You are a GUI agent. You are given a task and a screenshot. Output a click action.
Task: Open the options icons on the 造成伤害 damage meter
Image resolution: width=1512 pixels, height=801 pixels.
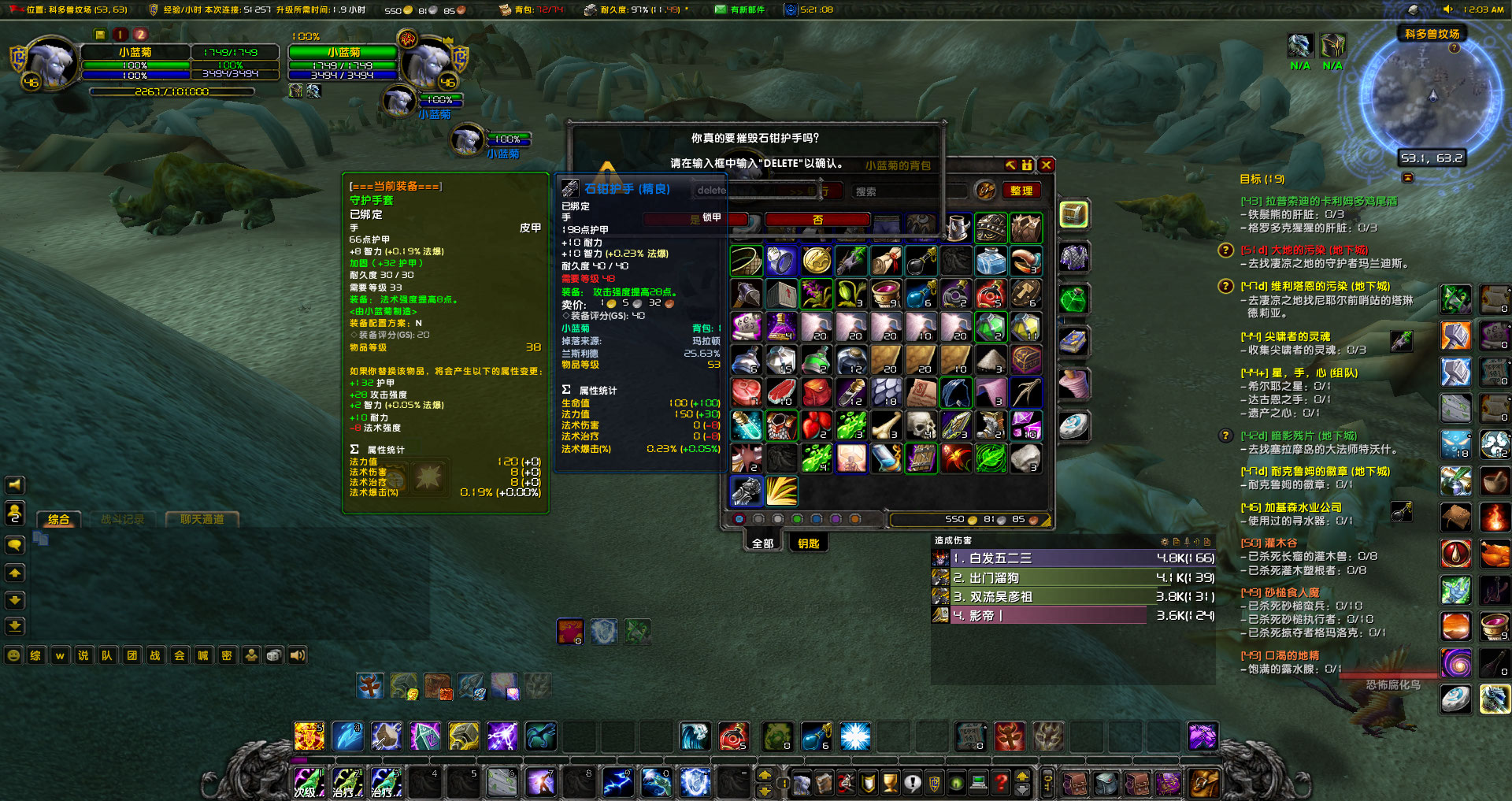(x=1164, y=542)
